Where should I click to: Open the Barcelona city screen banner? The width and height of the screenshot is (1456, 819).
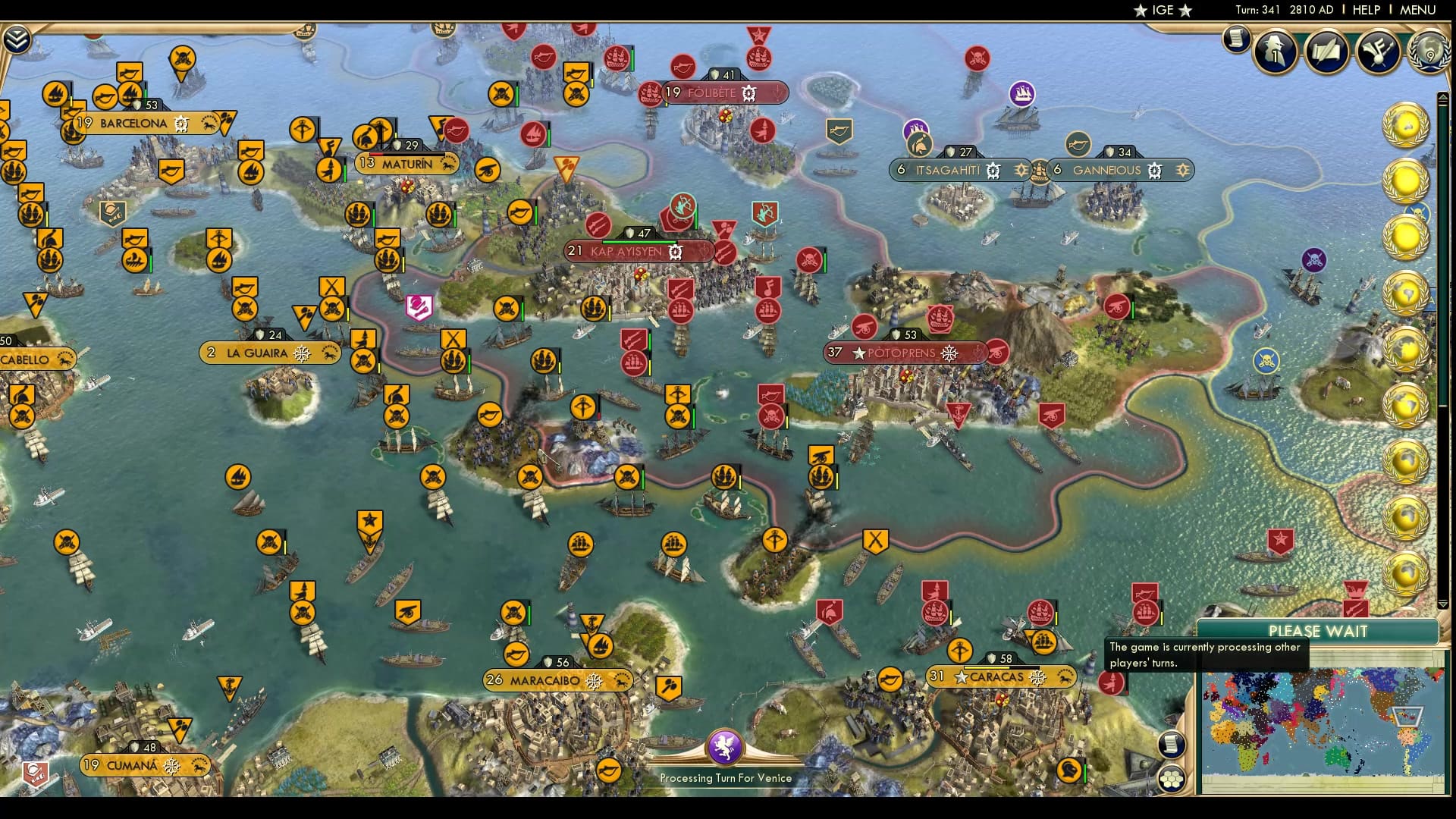click(x=133, y=121)
